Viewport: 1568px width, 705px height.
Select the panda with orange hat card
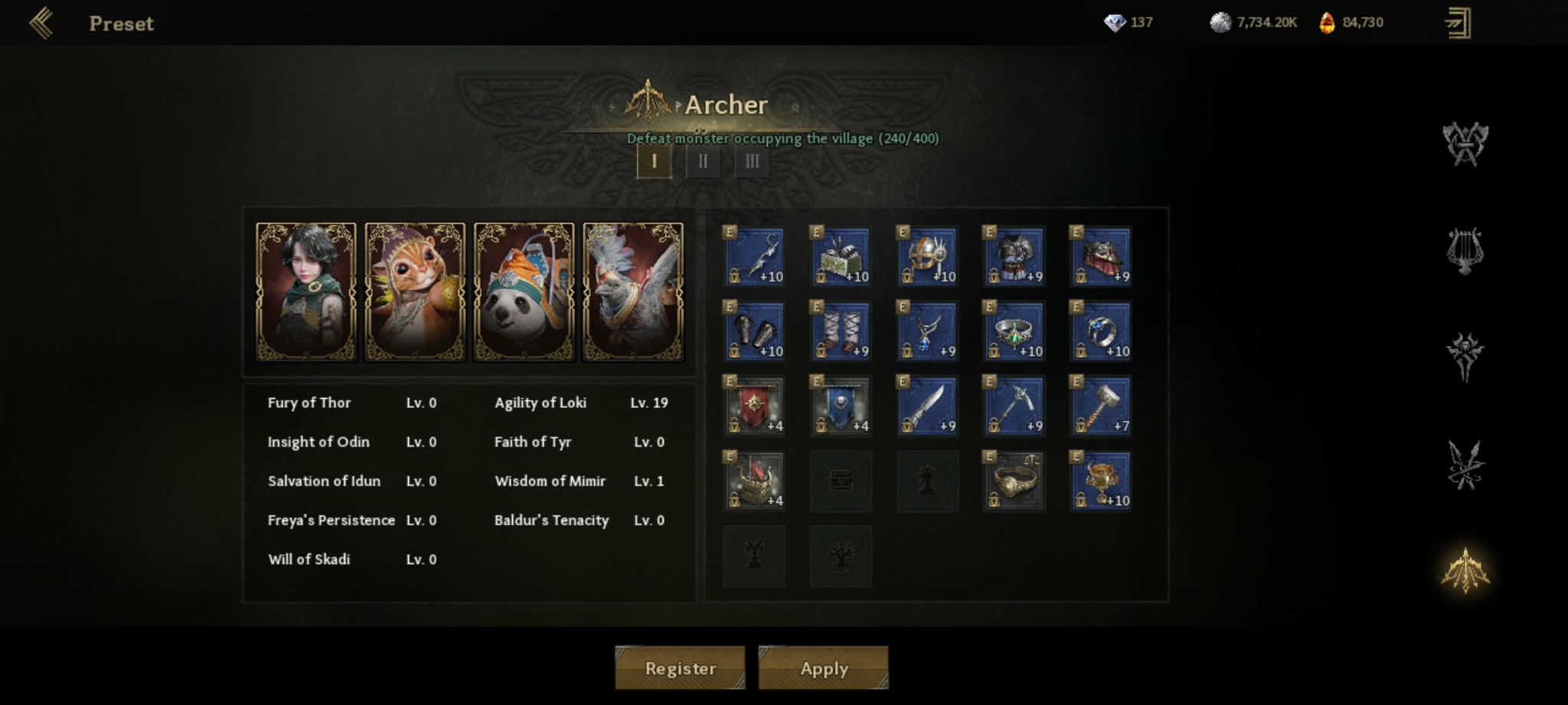pos(524,291)
